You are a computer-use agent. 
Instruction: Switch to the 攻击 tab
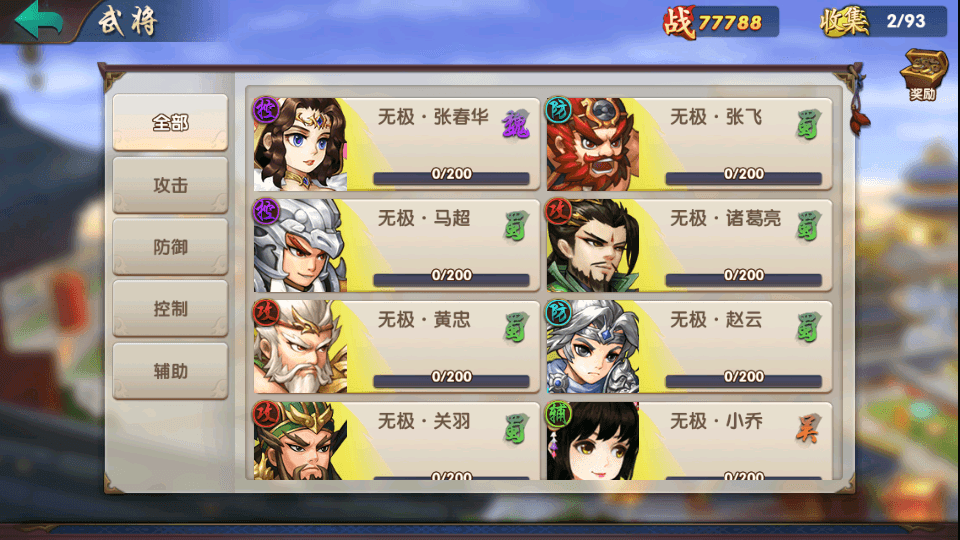pyautogui.click(x=170, y=185)
